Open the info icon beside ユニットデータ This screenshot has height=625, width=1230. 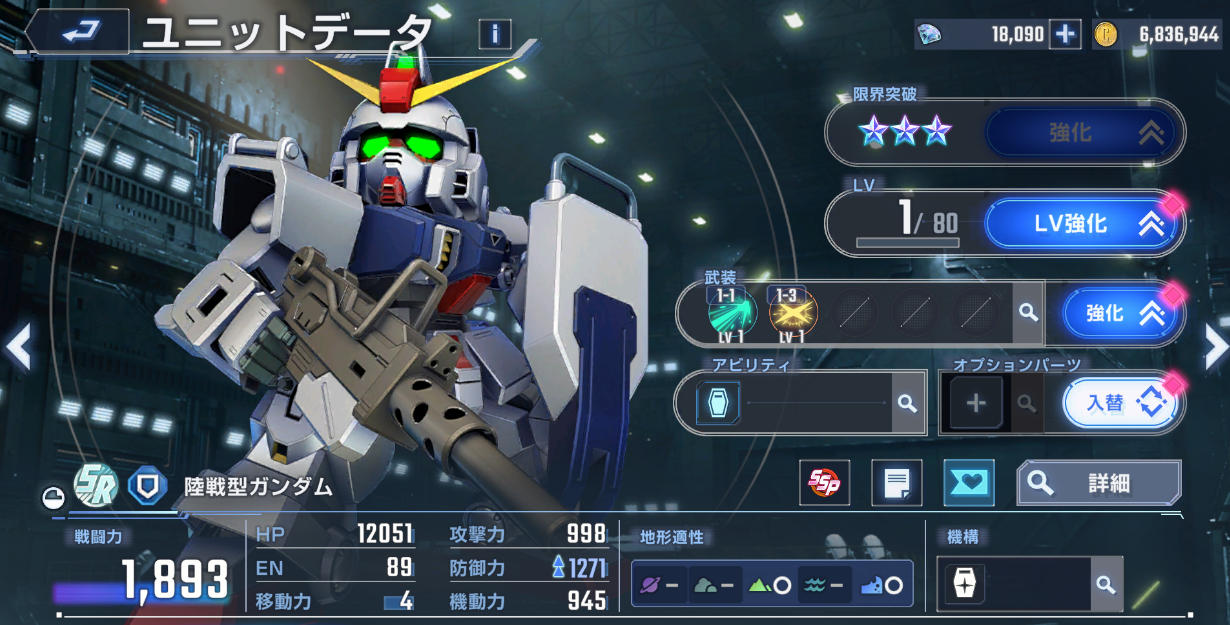tap(494, 35)
